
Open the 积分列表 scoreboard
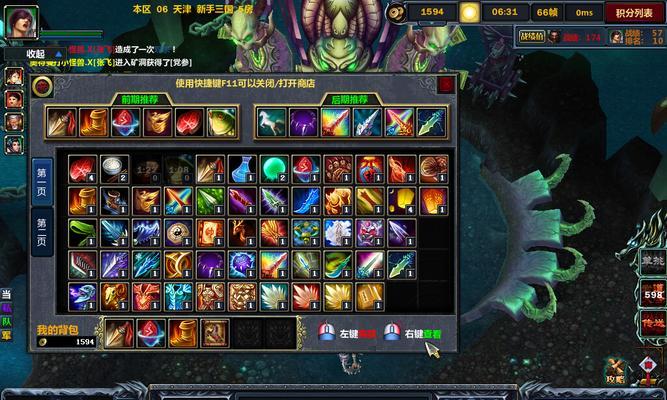click(634, 13)
